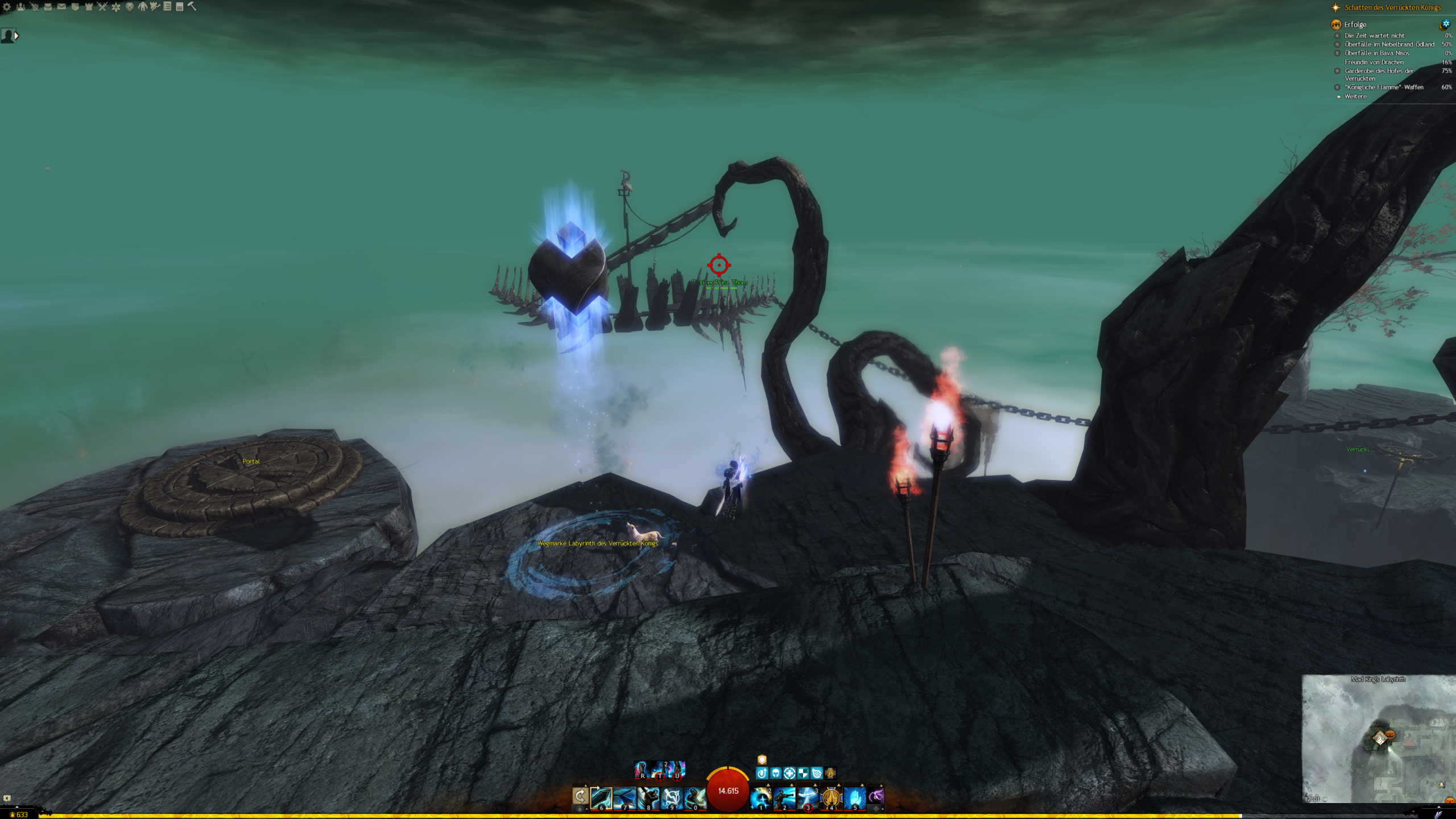
Task: Click the weapon swap arrows button
Action: tap(580, 797)
